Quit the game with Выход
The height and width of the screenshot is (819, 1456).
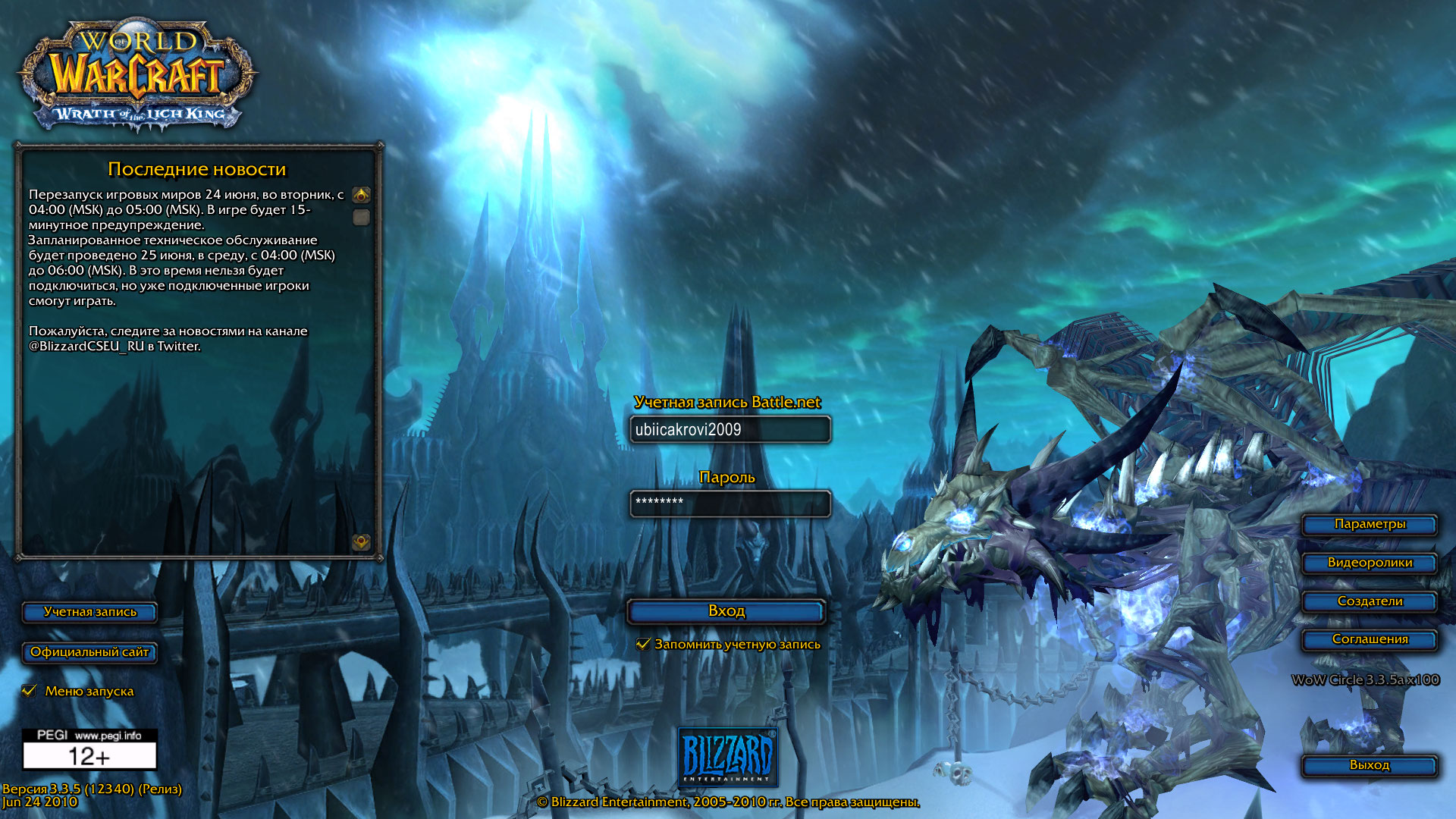click(x=1369, y=765)
